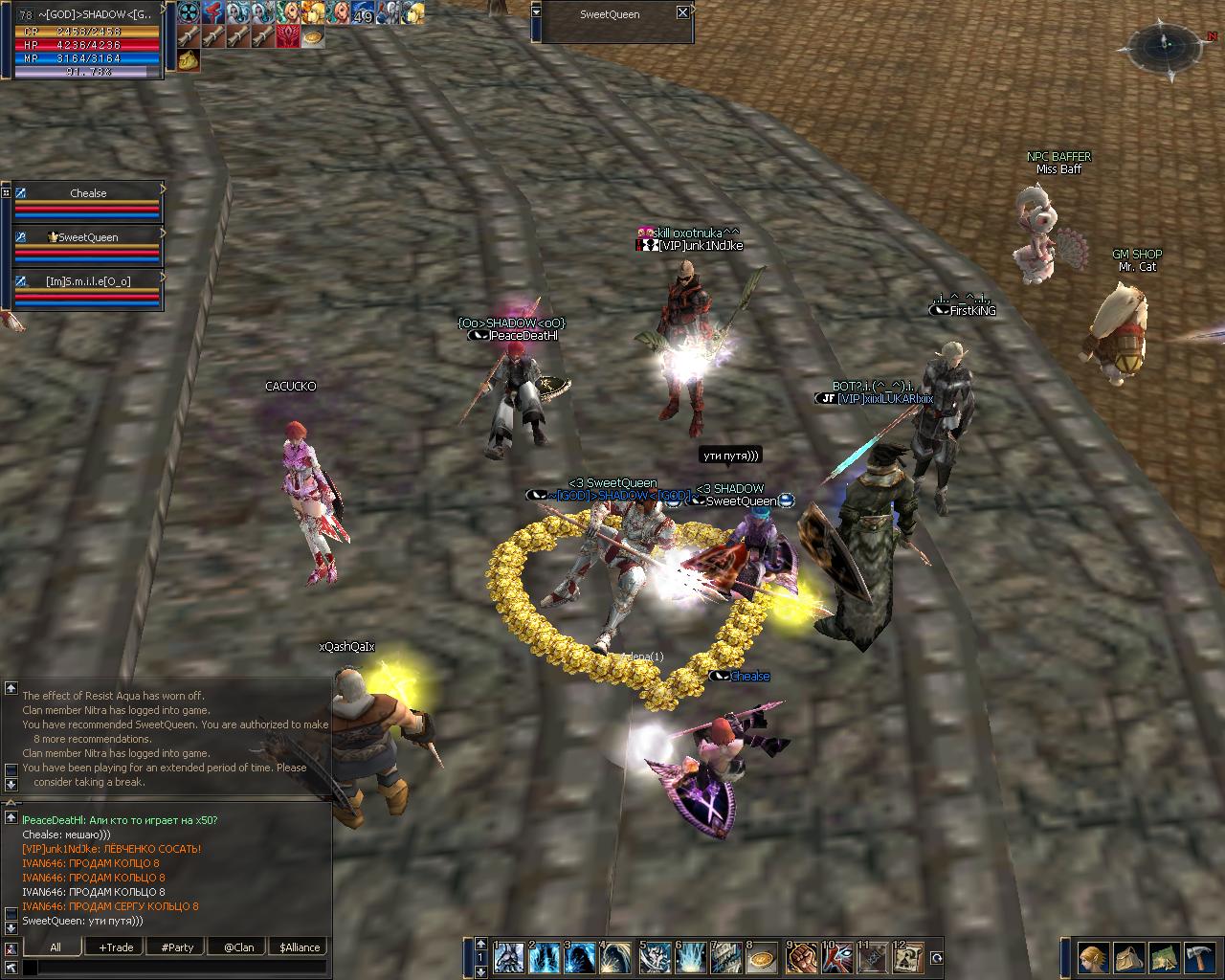This screenshot has height=980, width=1225.
Task: Select party member Chealse
Action: coord(88,193)
